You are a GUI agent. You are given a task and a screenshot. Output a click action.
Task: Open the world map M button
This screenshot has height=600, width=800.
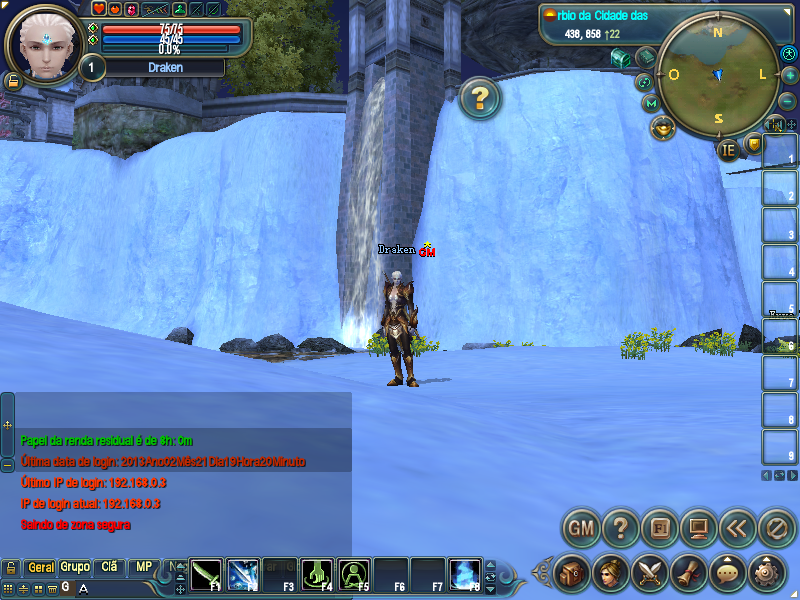pos(652,103)
